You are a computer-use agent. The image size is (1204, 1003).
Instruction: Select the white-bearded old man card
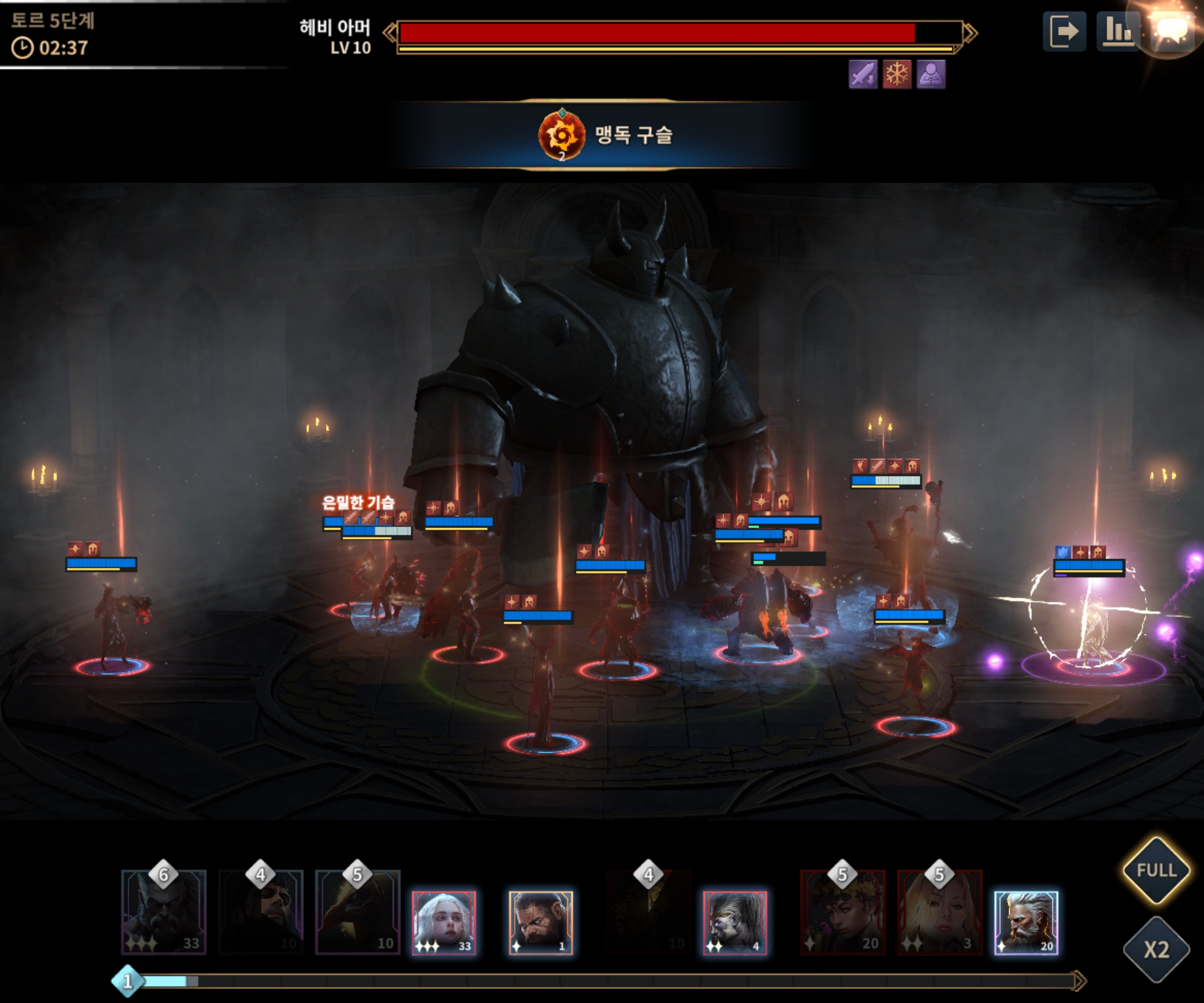pyautogui.click(x=1026, y=922)
